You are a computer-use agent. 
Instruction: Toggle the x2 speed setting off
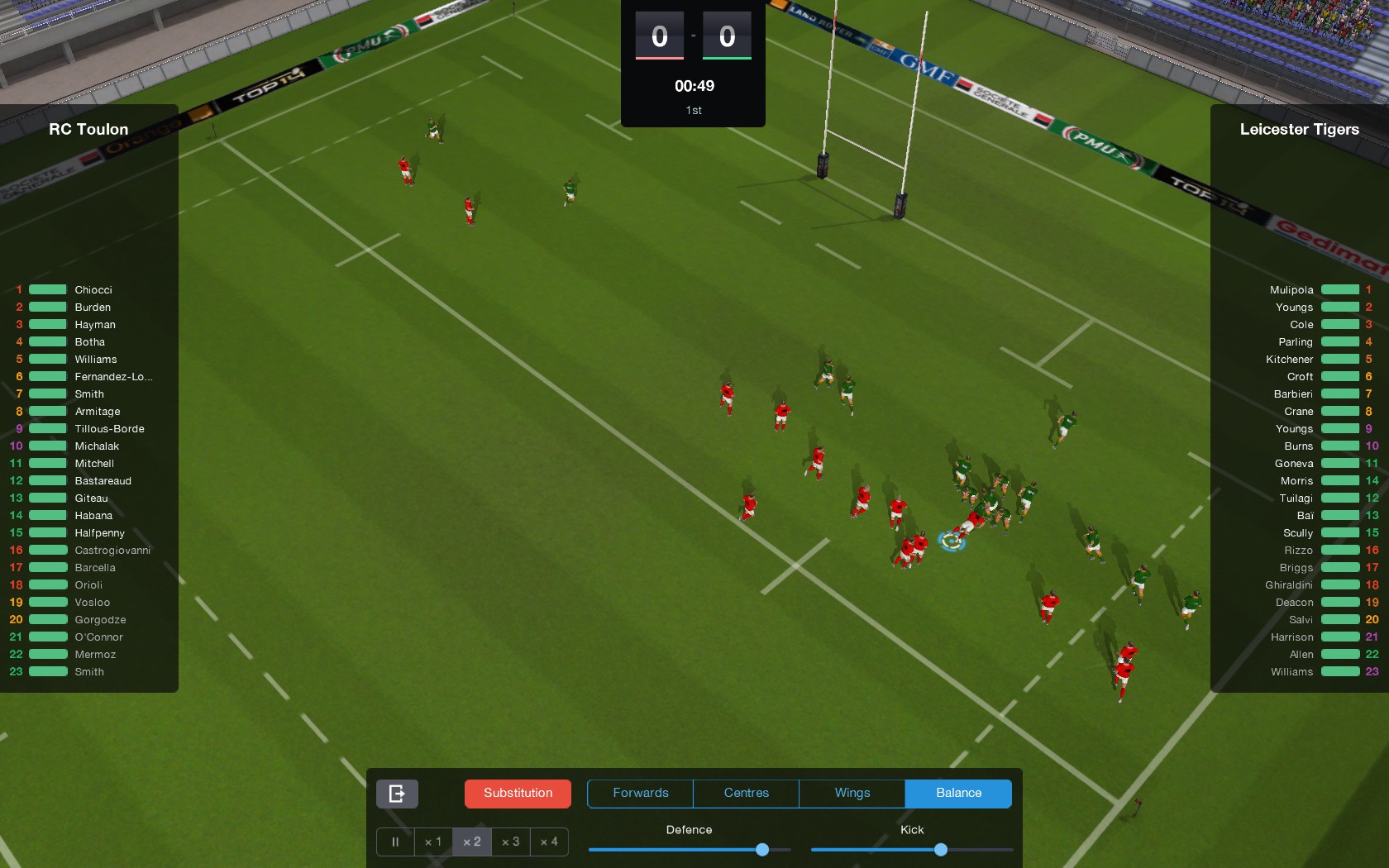(x=471, y=842)
